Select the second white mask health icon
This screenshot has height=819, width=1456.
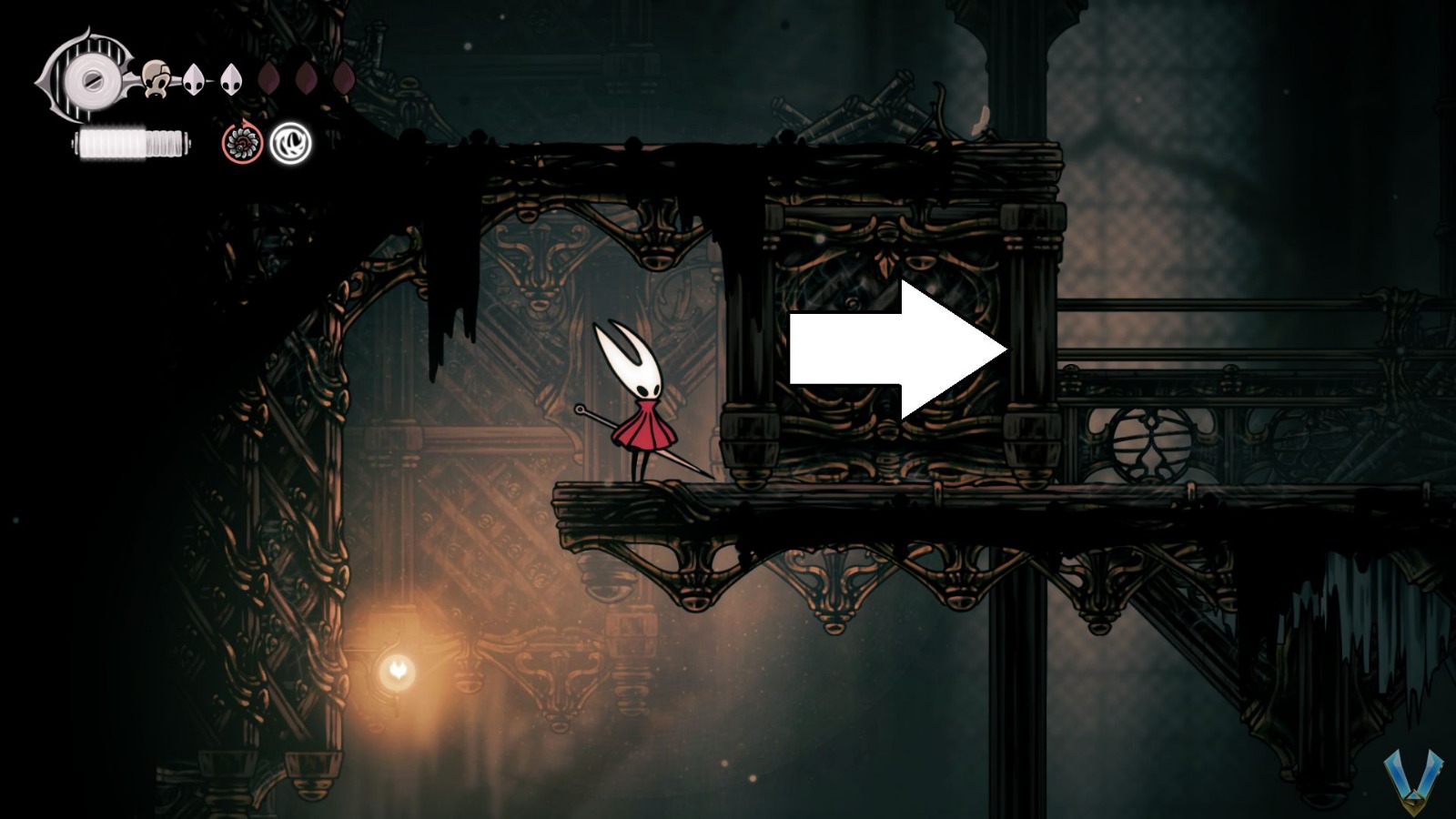232,77
